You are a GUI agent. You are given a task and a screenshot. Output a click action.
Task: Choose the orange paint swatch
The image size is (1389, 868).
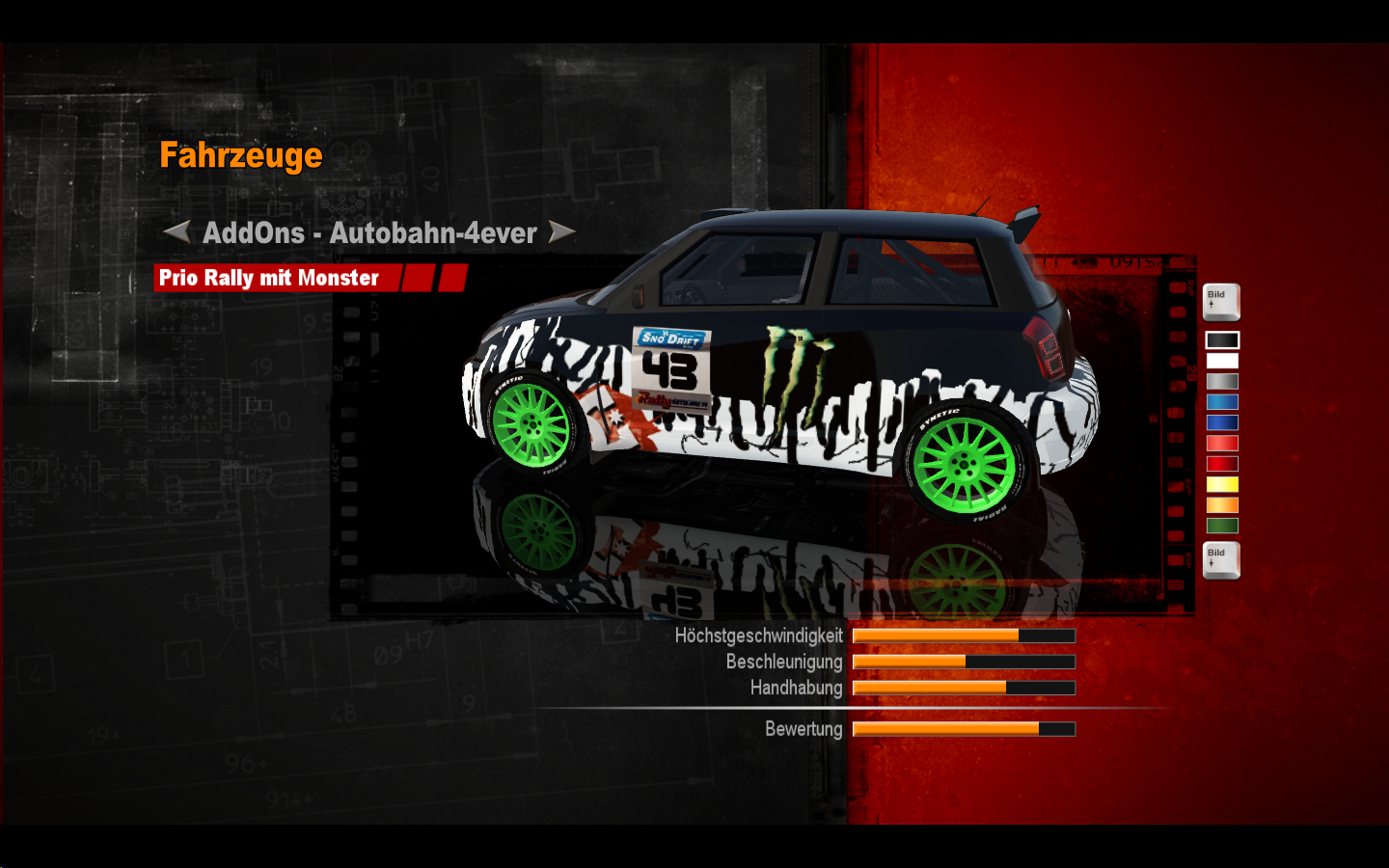pyautogui.click(x=1222, y=505)
